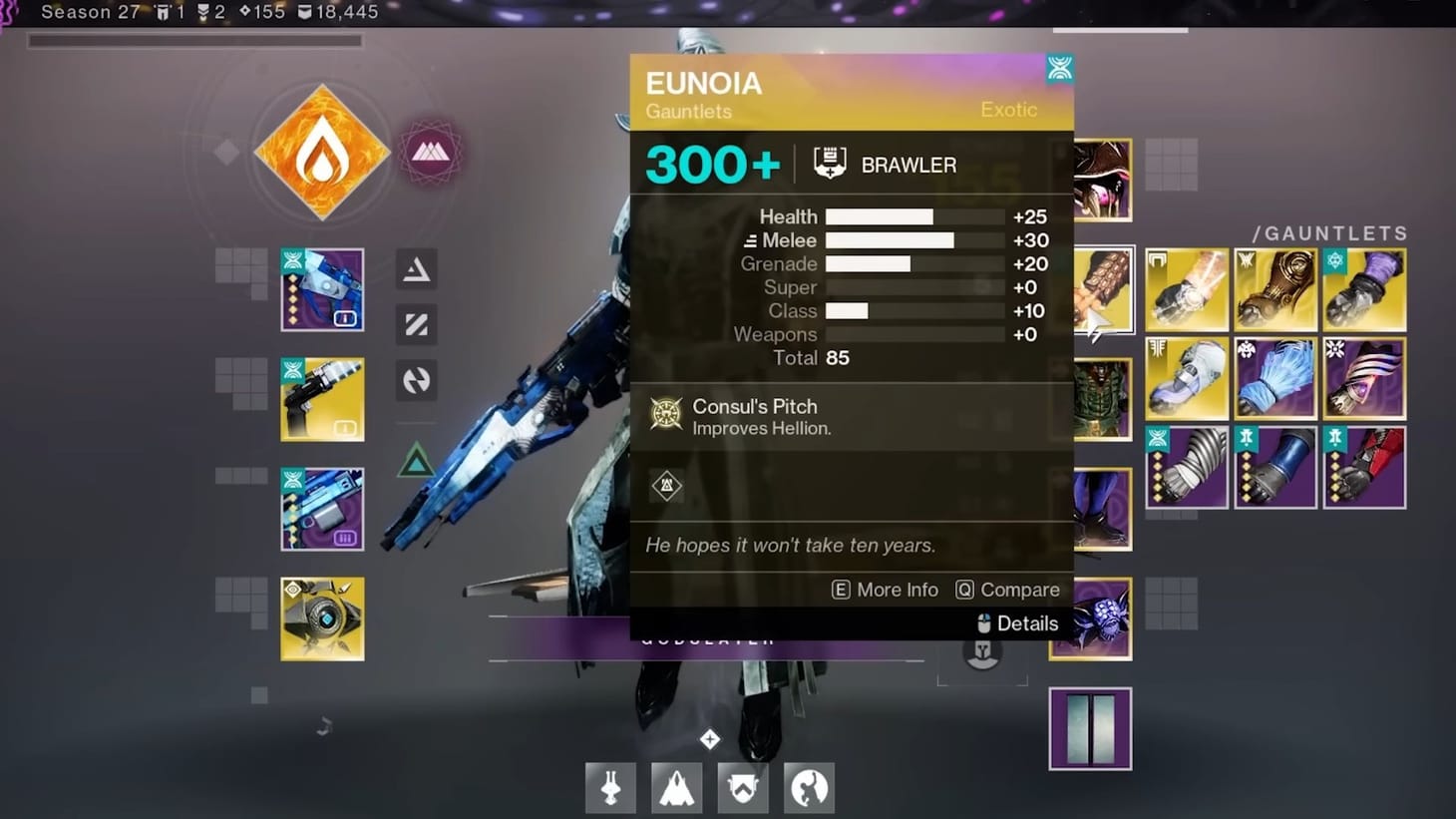The height and width of the screenshot is (819, 1456).
Task: Select the Solar subclass icon
Action: pos(323,150)
